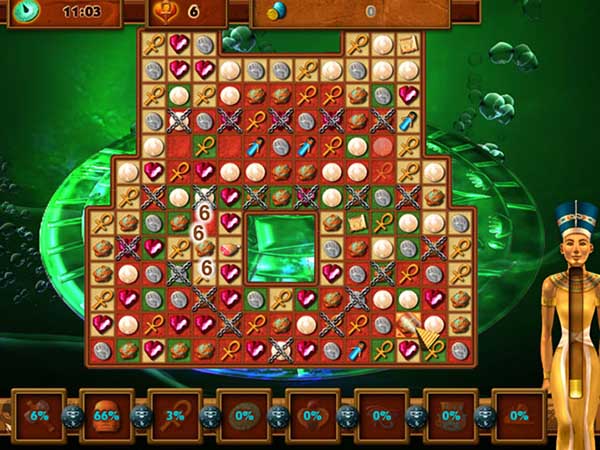The height and width of the screenshot is (450, 600).
Task: Use the power-up charged to 66%
Action: (x=106, y=415)
